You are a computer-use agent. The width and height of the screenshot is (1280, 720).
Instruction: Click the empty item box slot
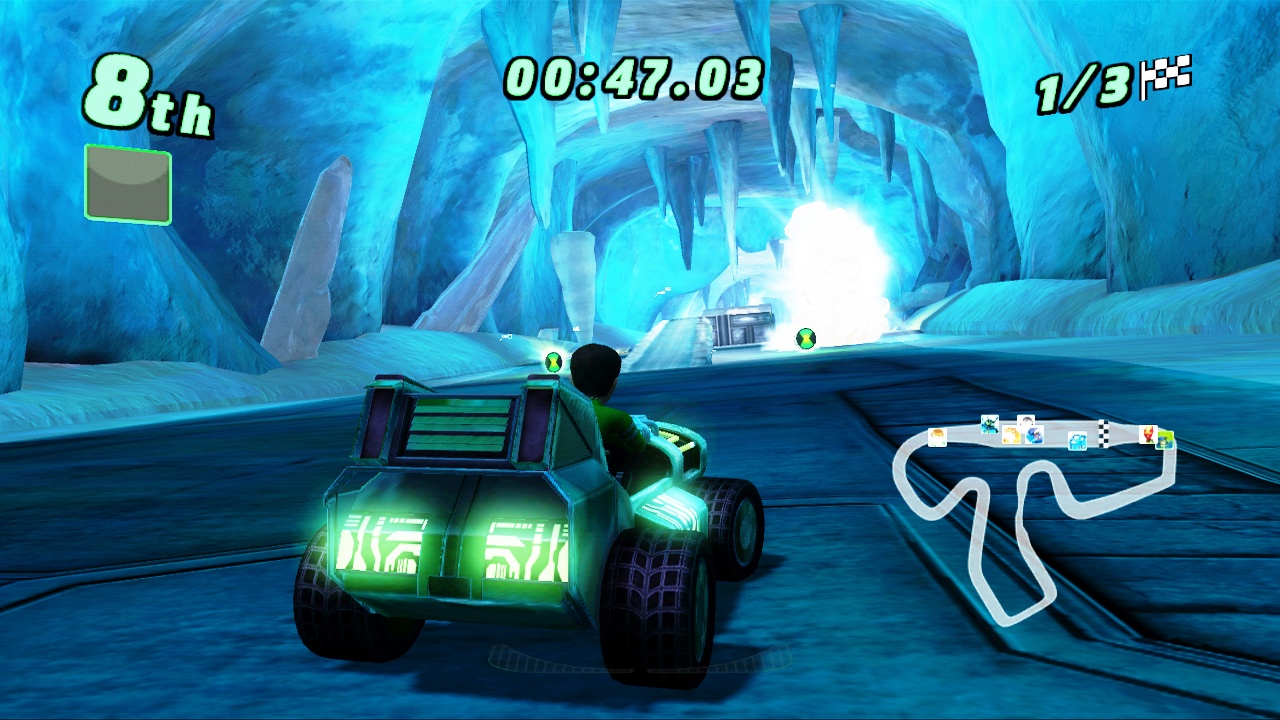coord(126,184)
